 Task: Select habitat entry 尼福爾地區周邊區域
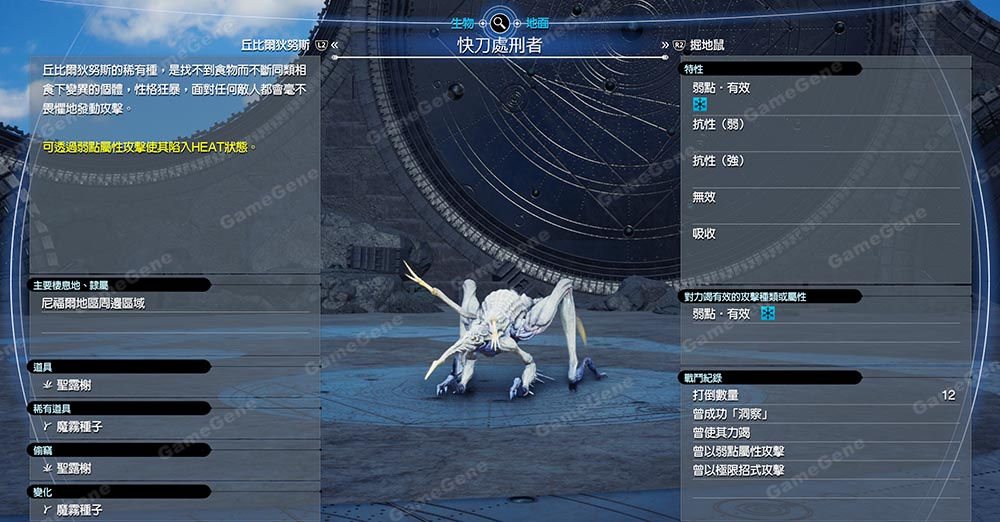[x=94, y=303]
